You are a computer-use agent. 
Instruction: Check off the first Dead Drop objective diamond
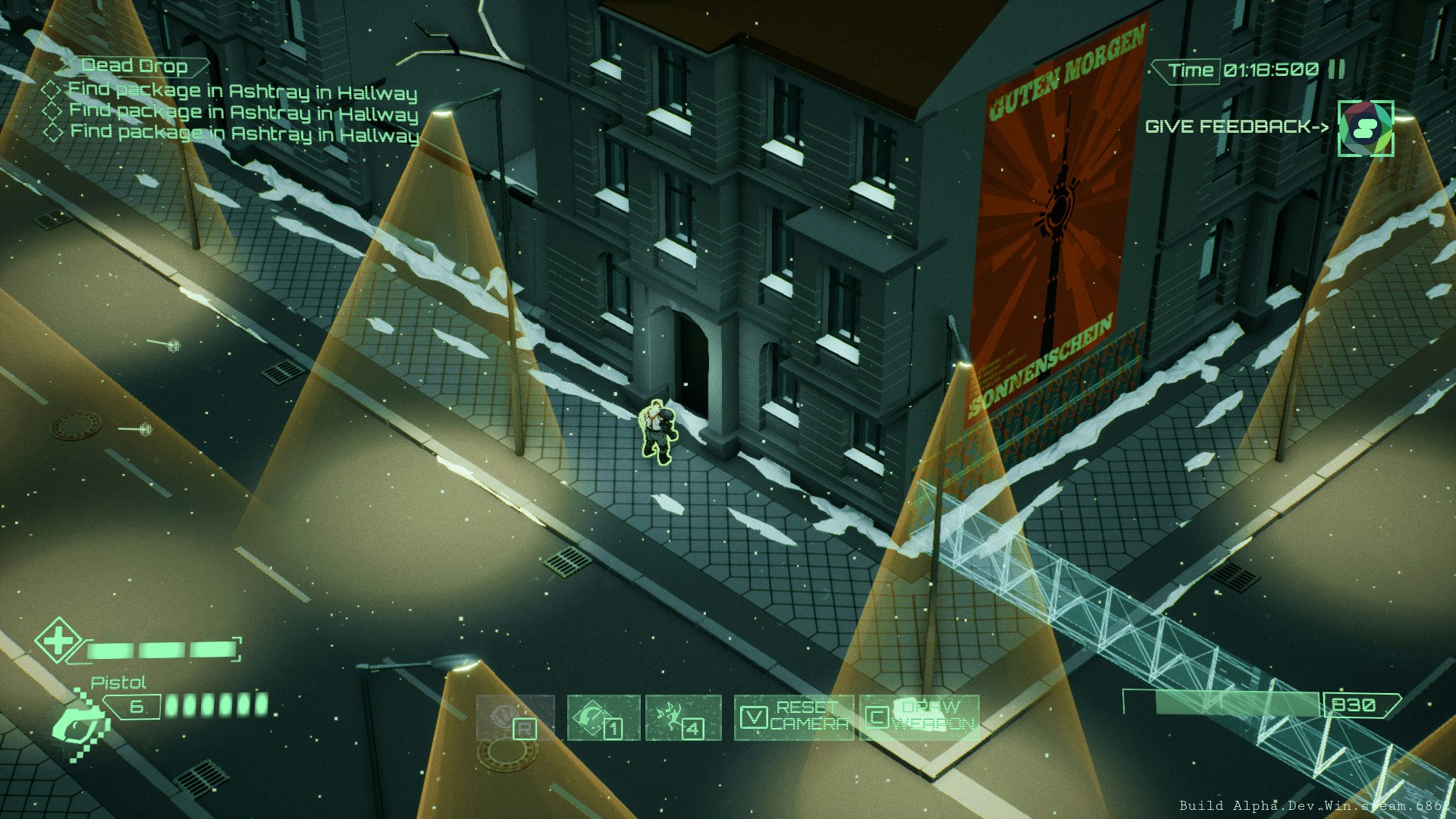[53, 89]
